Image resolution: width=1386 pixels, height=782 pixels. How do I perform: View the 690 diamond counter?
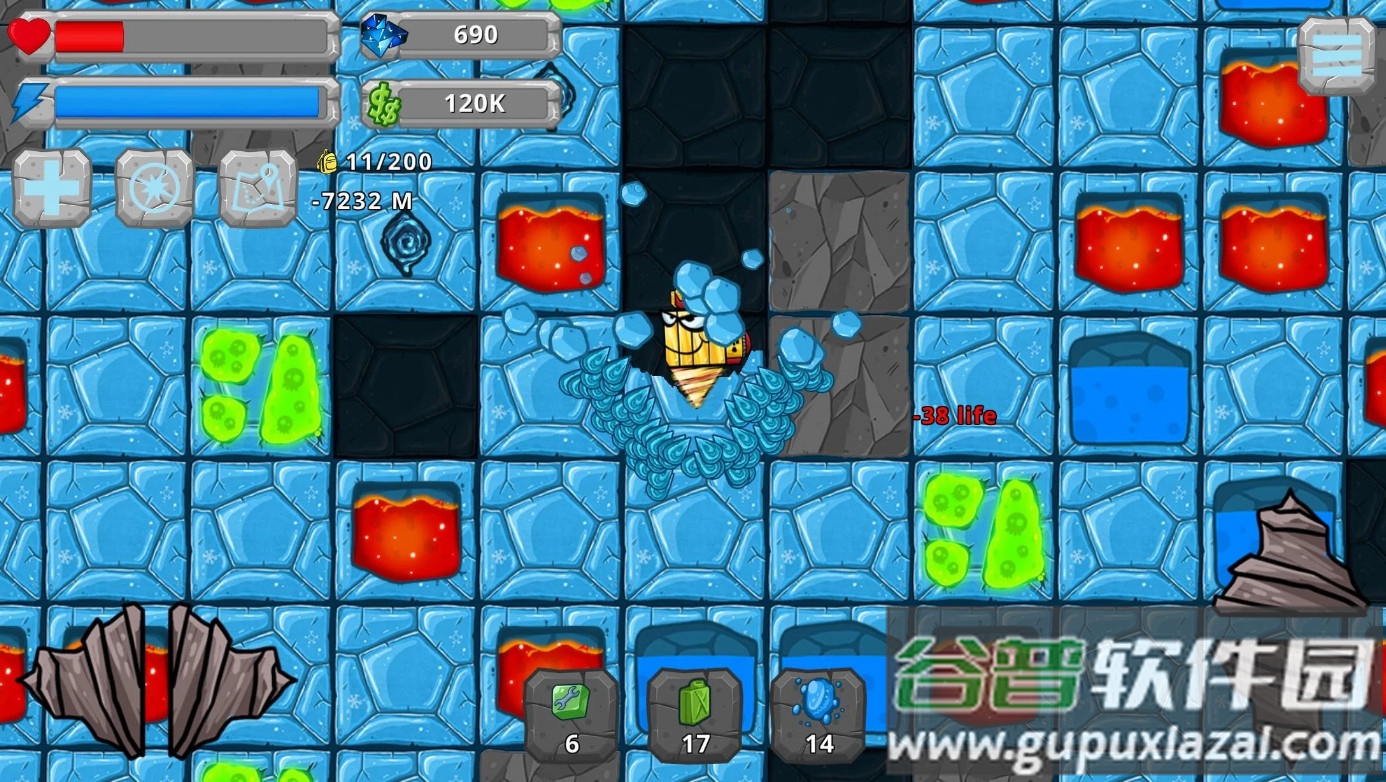pos(480,34)
